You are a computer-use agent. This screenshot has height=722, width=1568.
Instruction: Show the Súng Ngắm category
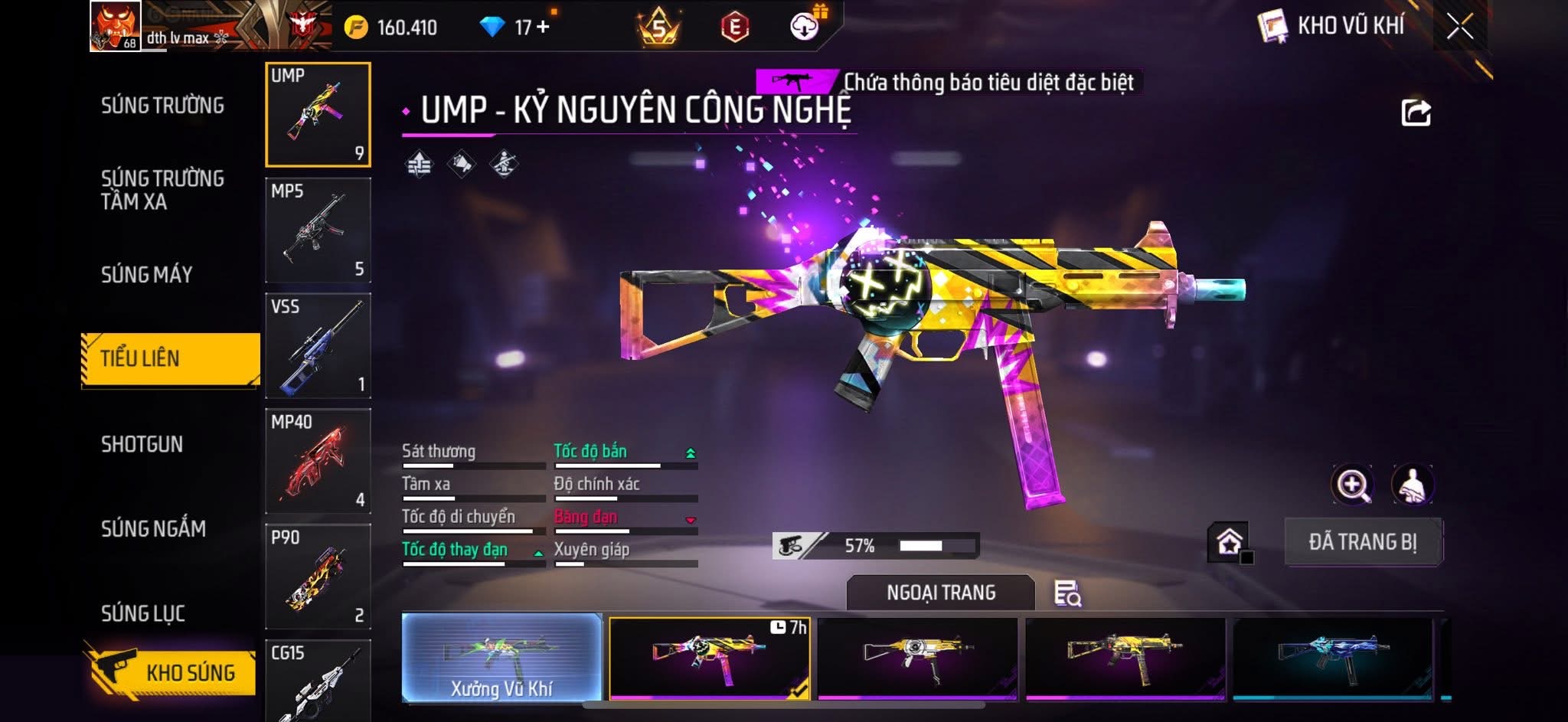153,528
